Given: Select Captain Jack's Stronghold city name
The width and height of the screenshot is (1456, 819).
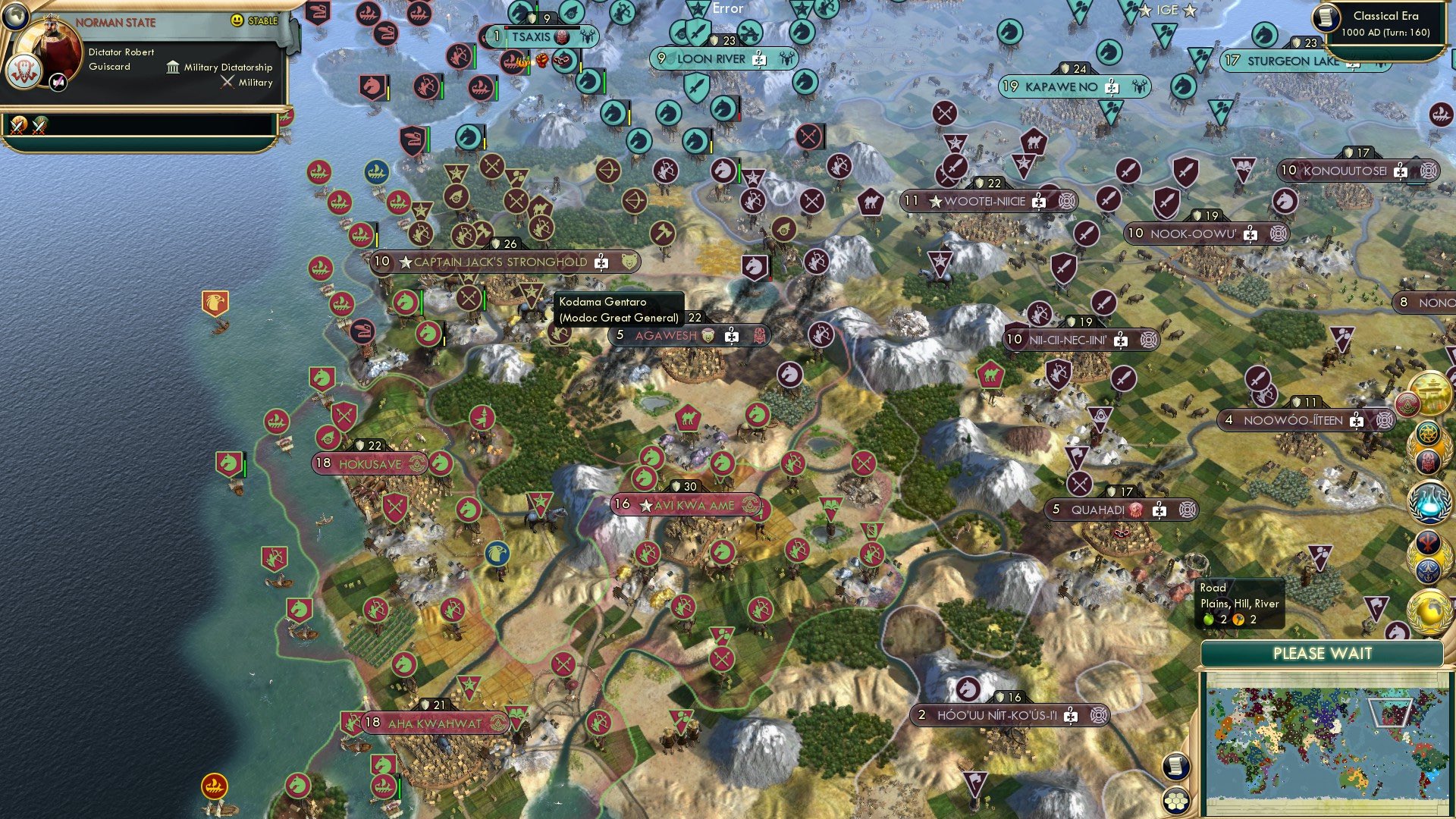Looking at the screenshot, I should (x=497, y=261).
